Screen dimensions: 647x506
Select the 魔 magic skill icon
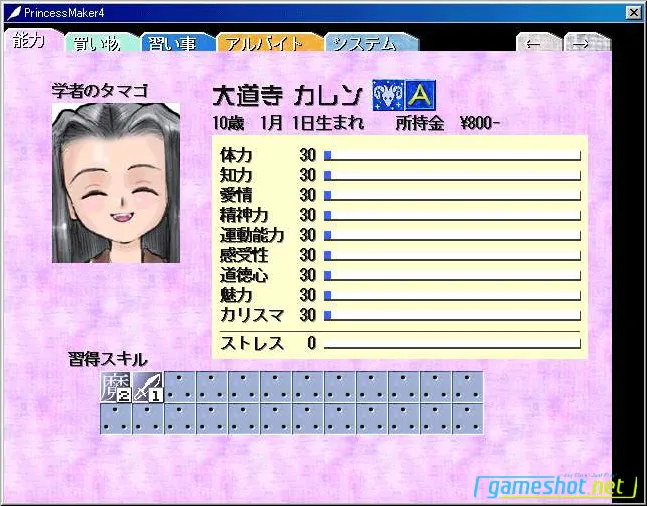coord(115,386)
